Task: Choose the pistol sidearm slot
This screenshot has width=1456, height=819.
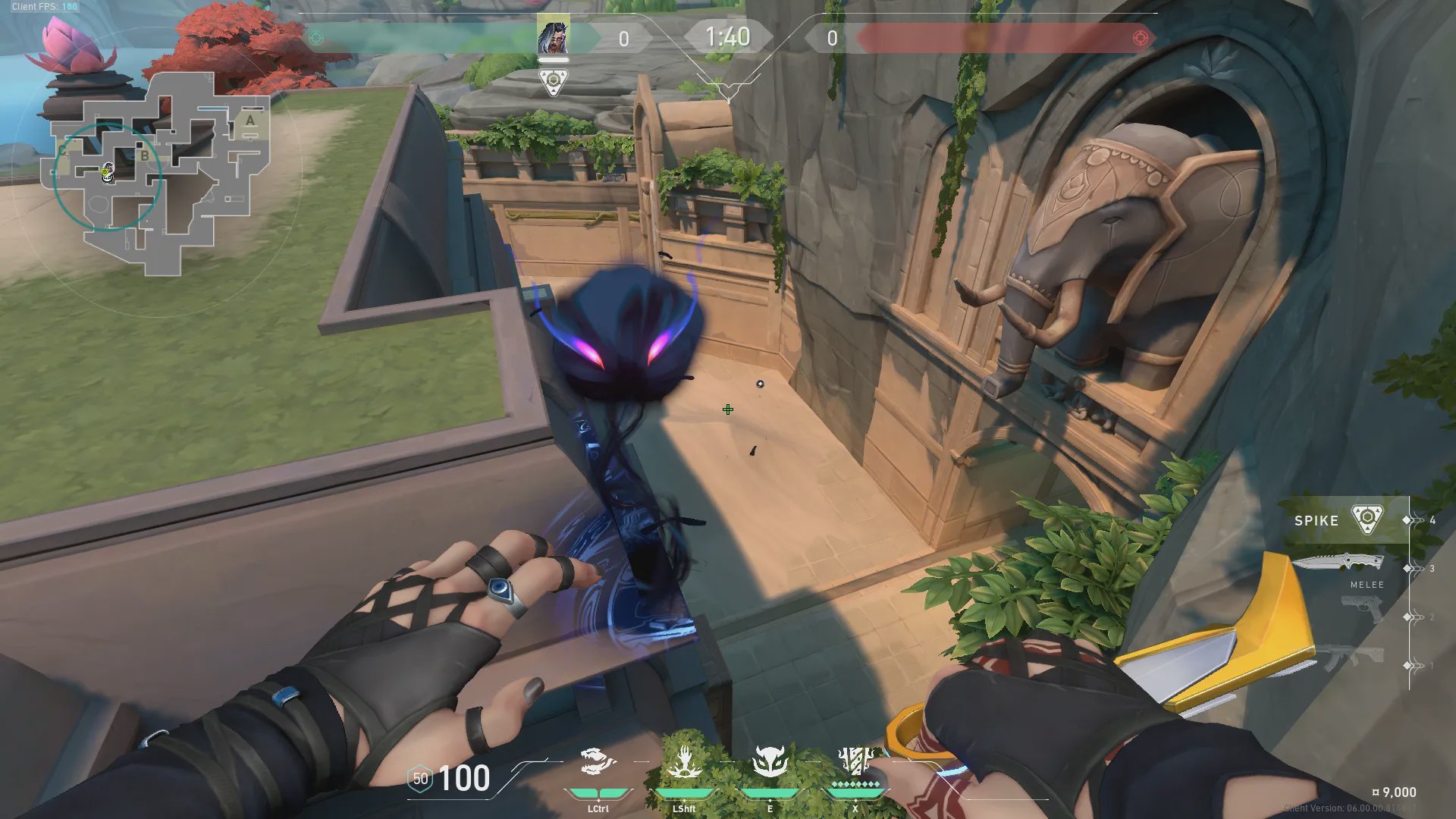Action: coord(1363,607)
